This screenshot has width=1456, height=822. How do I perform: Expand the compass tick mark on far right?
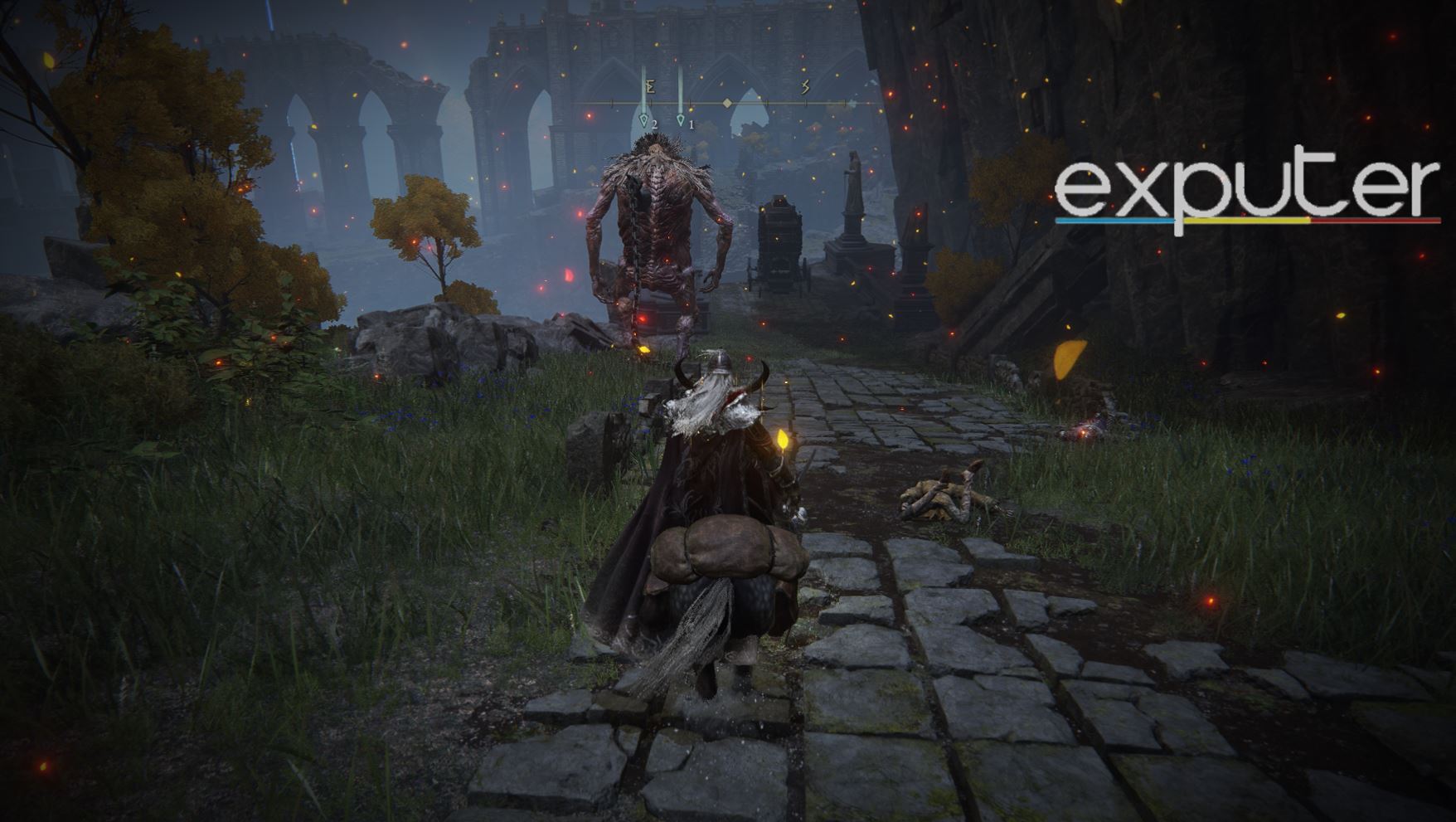845,103
